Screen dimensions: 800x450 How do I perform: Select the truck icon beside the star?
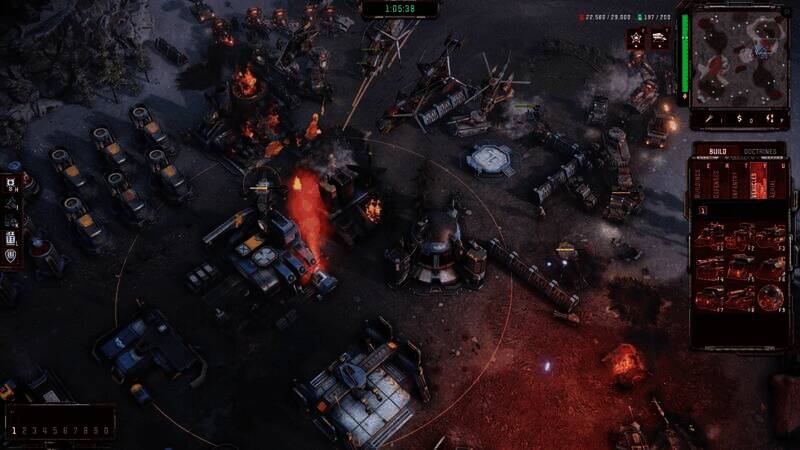coord(660,38)
